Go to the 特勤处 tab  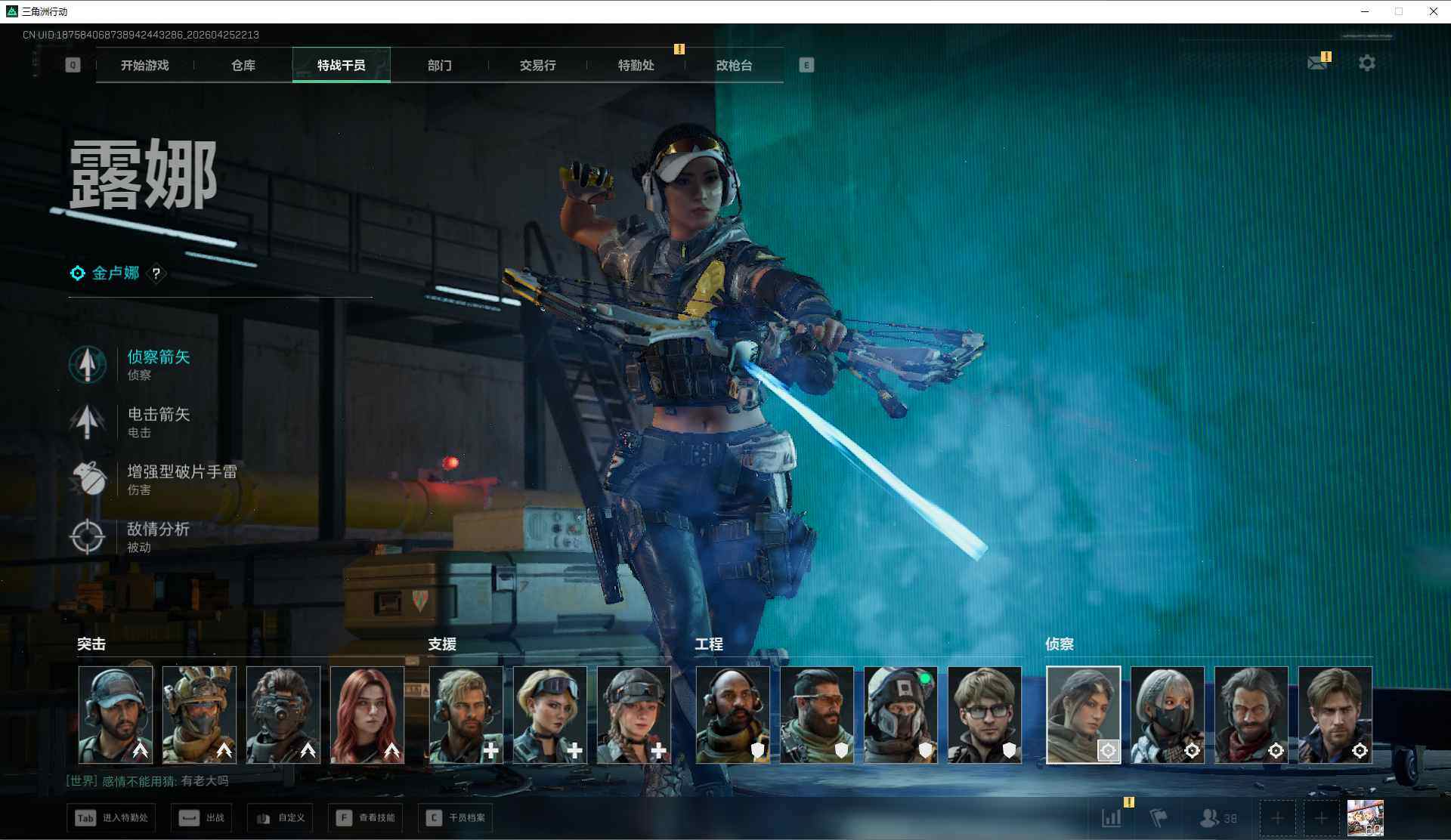tap(636, 66)
